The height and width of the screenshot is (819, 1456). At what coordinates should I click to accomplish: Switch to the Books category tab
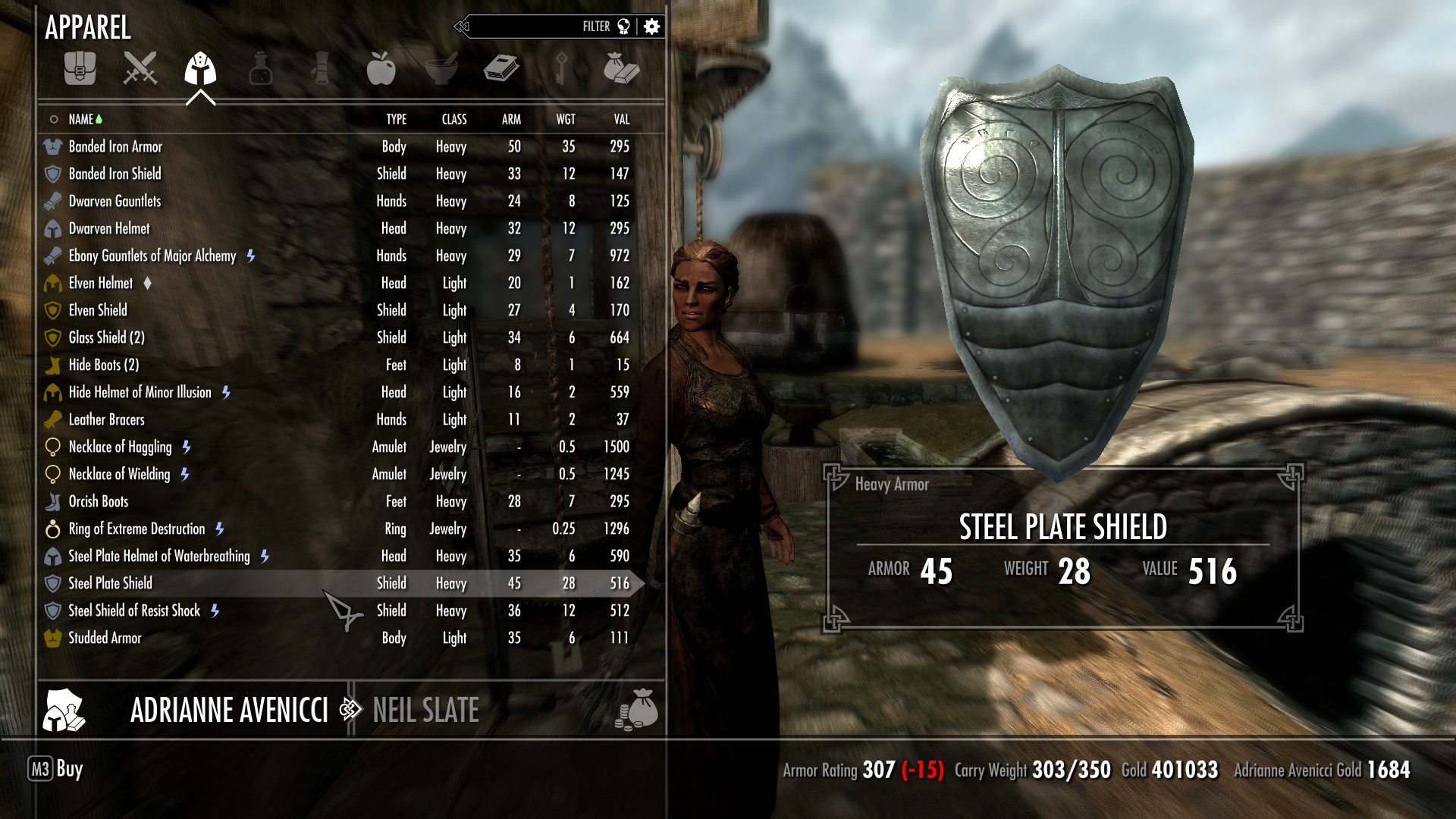[x=500, y=68]
